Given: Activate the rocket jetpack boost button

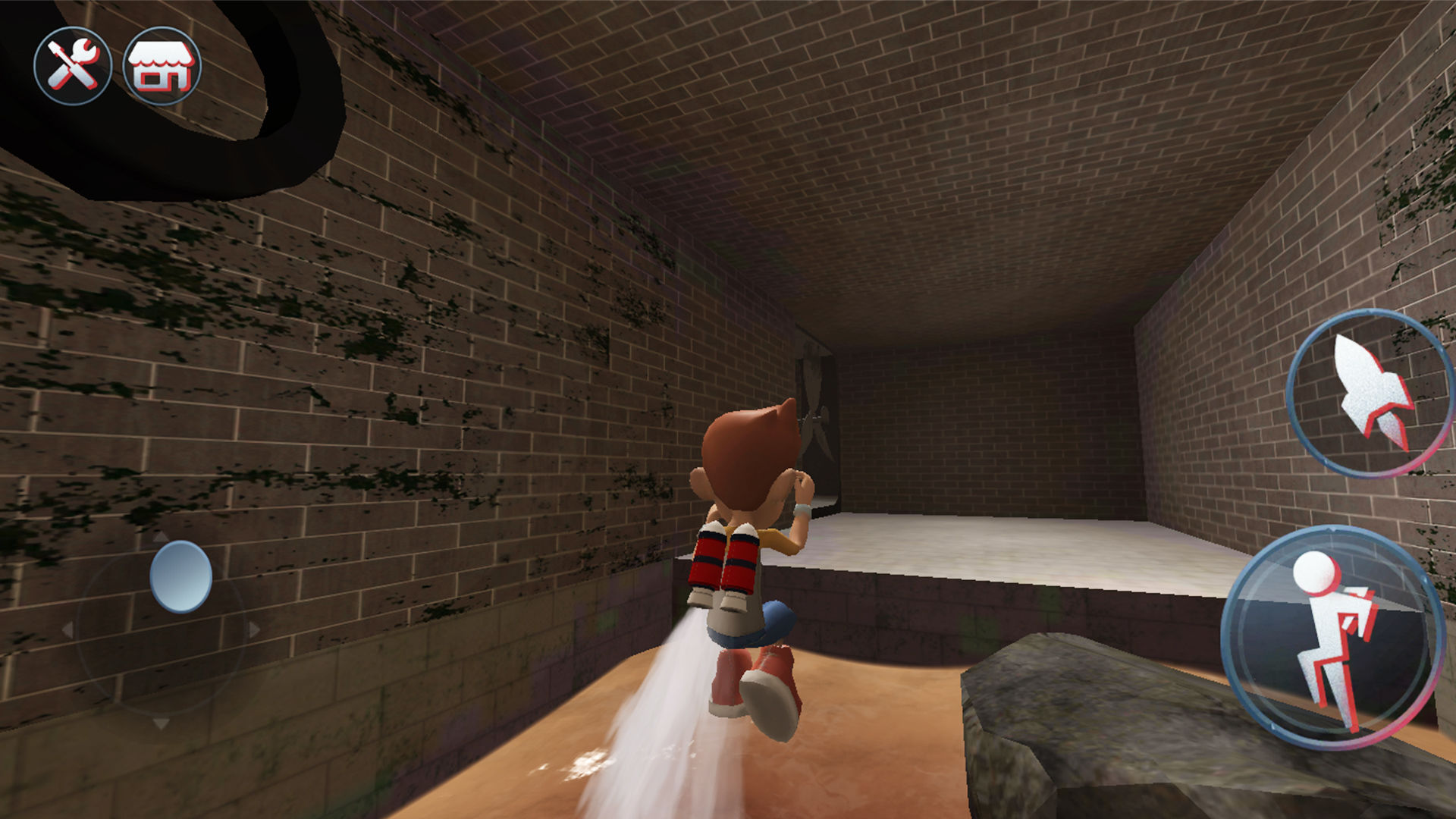Looking at the screenshot, I should click(x=1370, y=393).
